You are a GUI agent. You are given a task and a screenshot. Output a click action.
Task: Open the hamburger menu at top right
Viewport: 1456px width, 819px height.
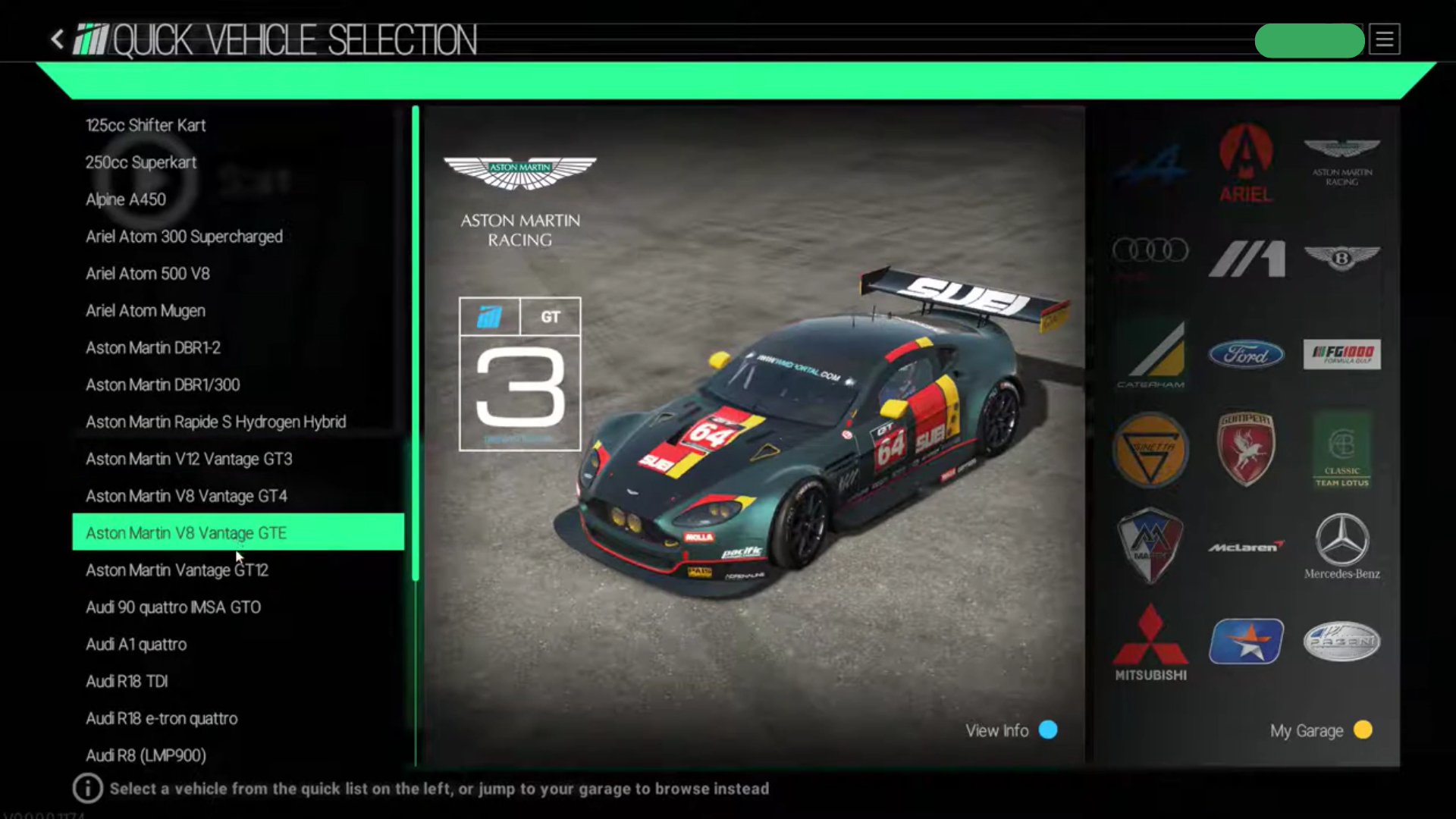pyautogui.click(x=1385, y=40)
